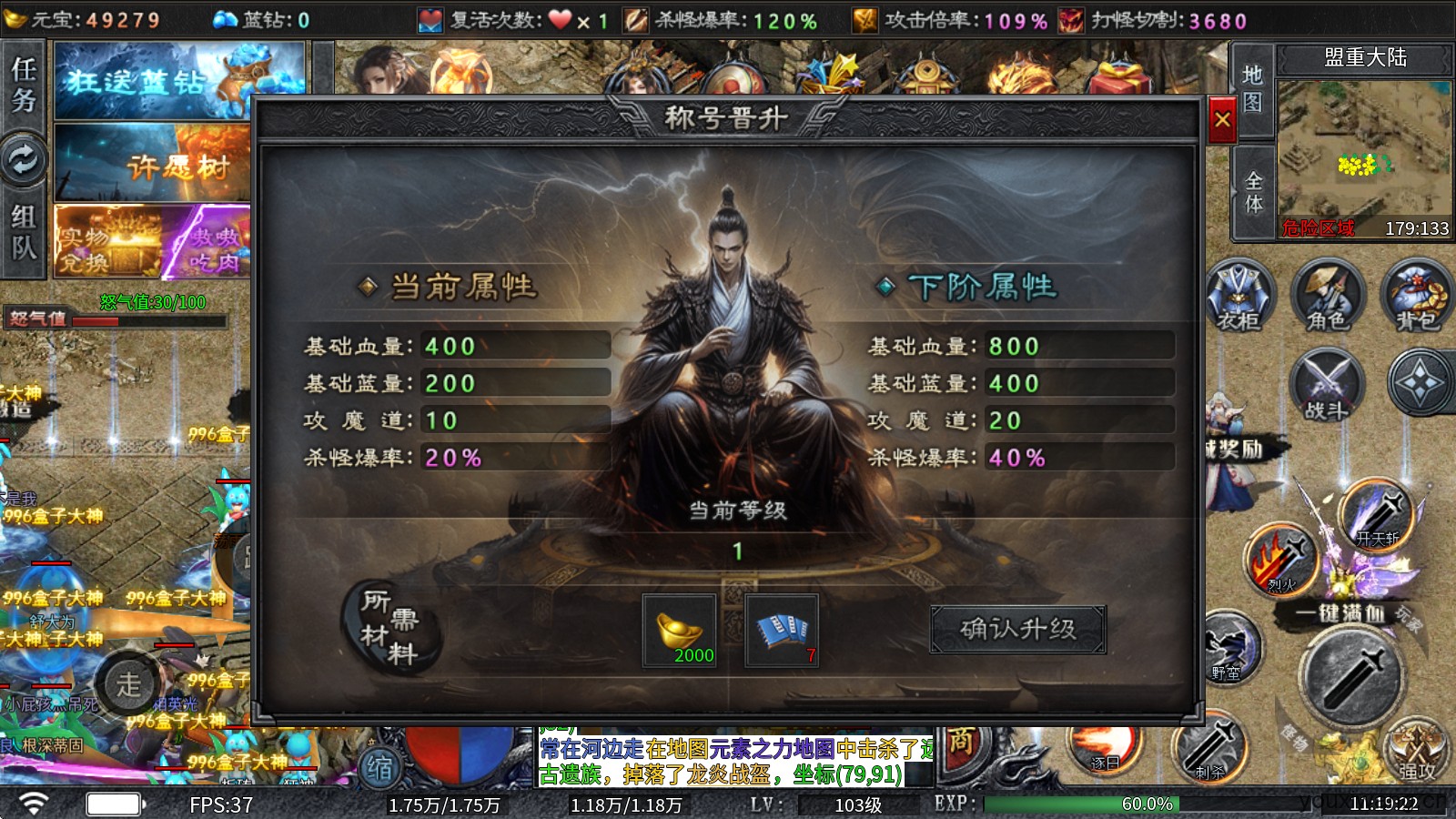Viewport: 1456px width, 819px height.
Task: Open the 实物兑换 exchange banner
Action: (x=107, y=242)
